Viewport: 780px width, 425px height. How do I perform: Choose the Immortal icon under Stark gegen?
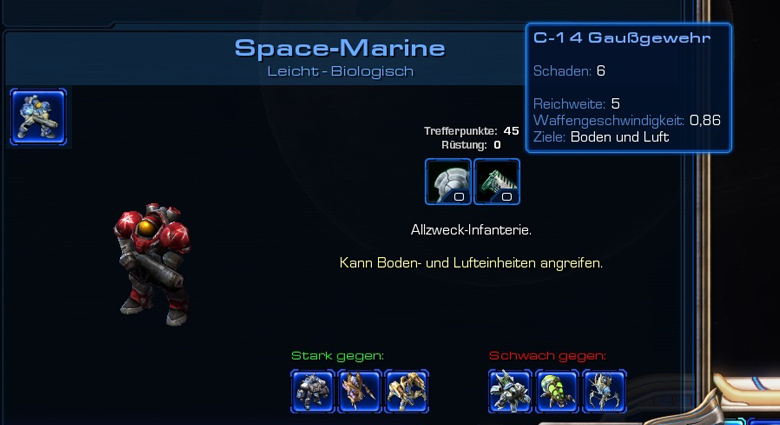[x=407, y=391]
